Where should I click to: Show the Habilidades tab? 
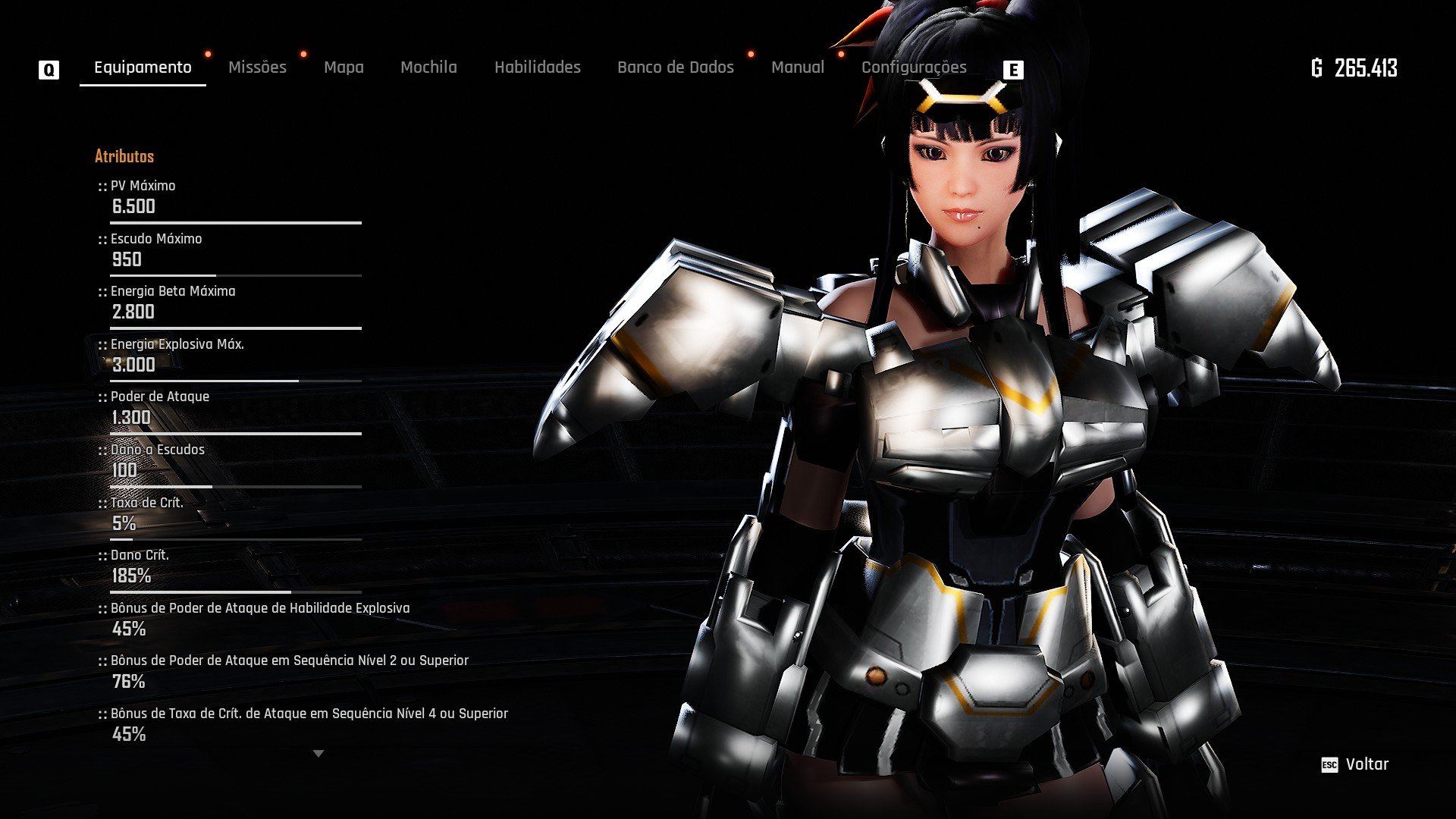tap(537, 67)
